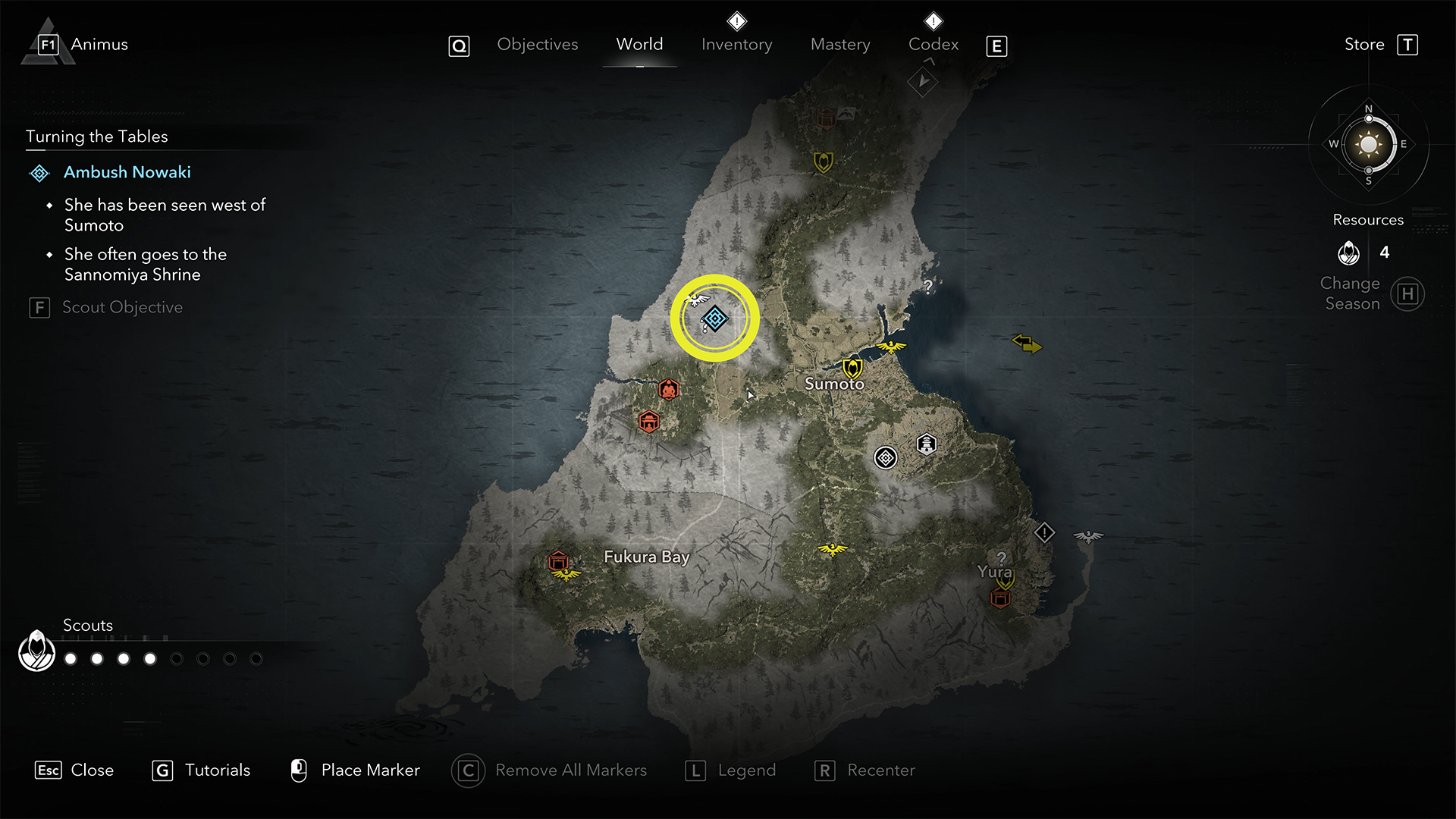This screenshot has height=819, width=1456.
Task: Open the Codex tab
Action: click(934, 45)
